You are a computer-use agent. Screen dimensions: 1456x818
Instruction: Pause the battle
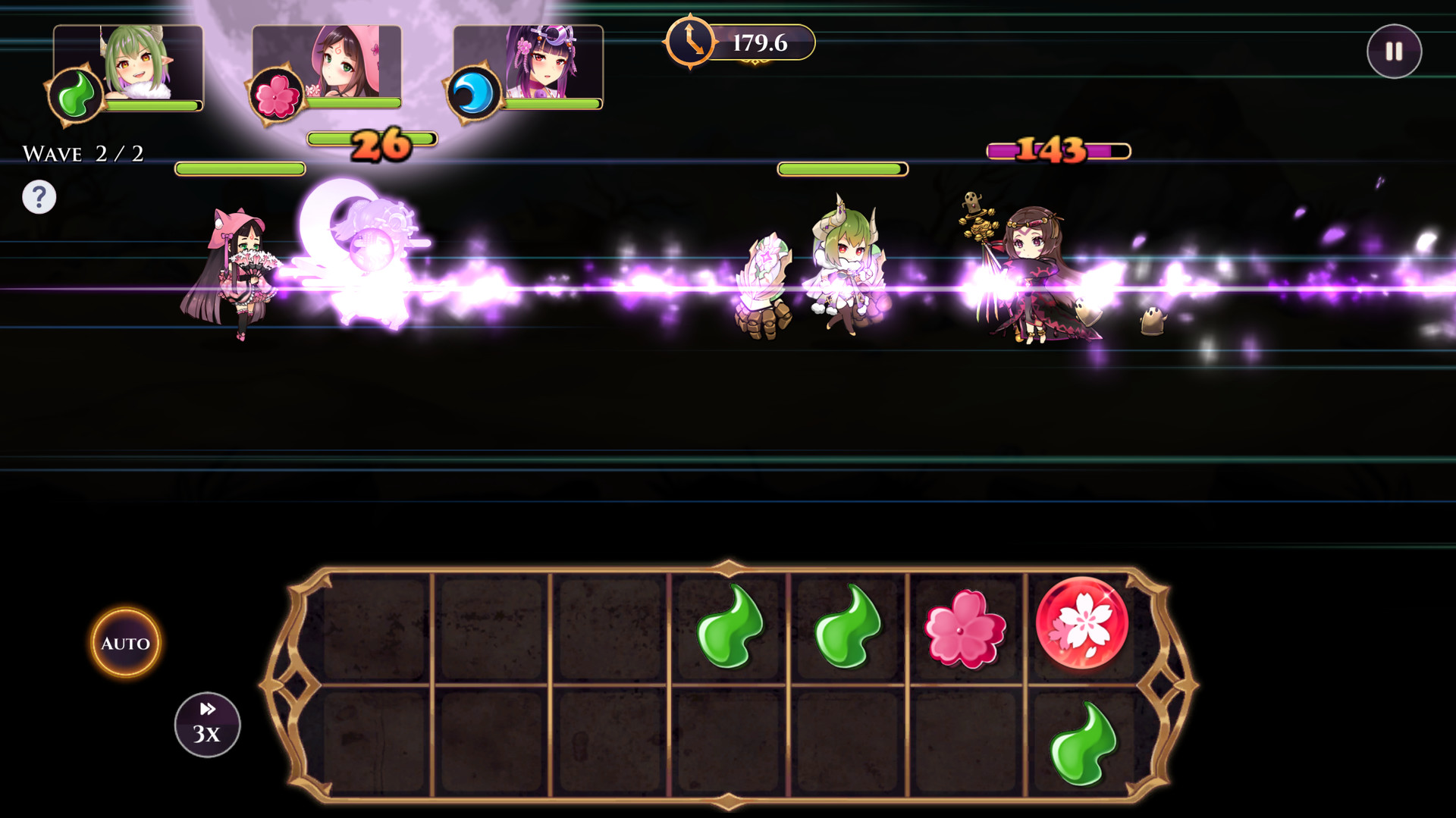(x=1393, y=51)
